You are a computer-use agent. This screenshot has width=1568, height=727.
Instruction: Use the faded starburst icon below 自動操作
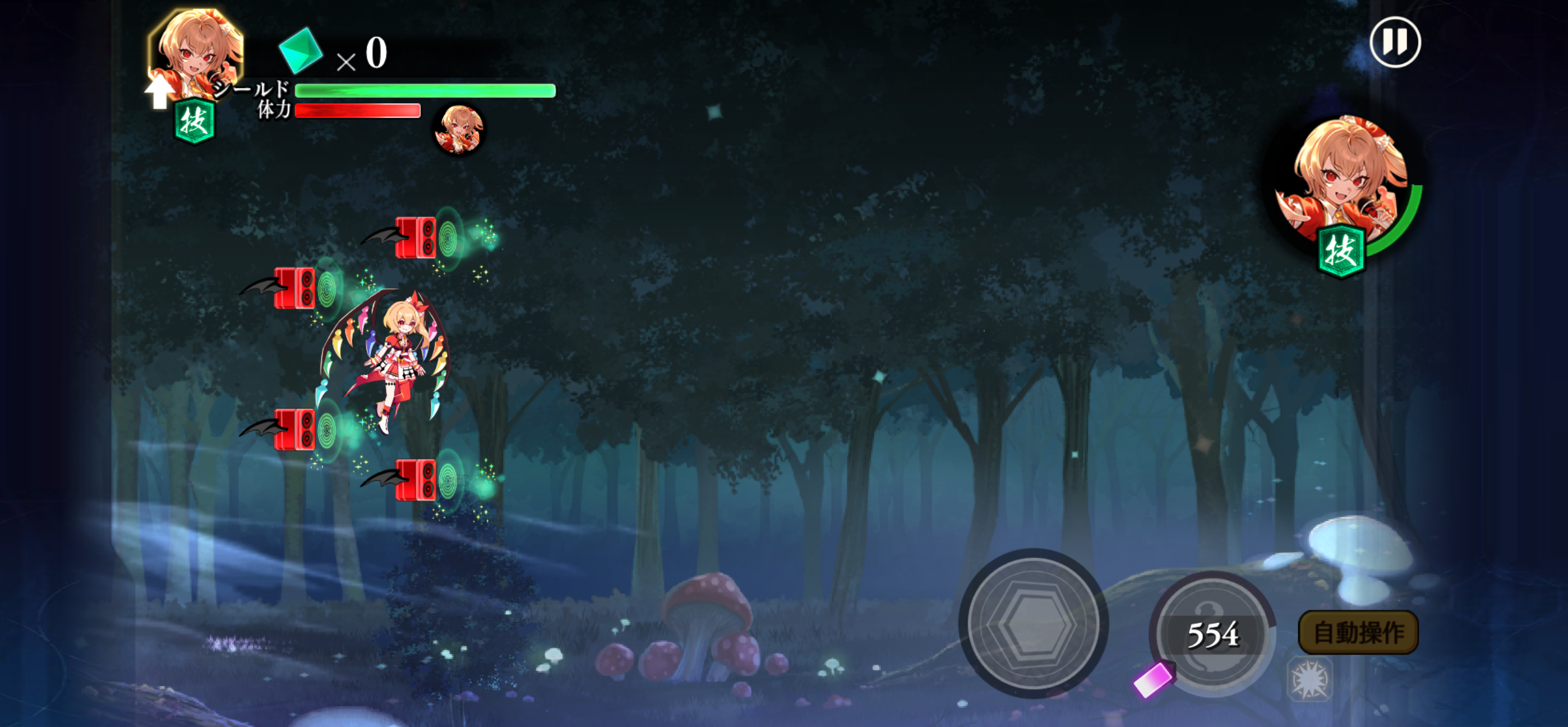point(1310,679)
